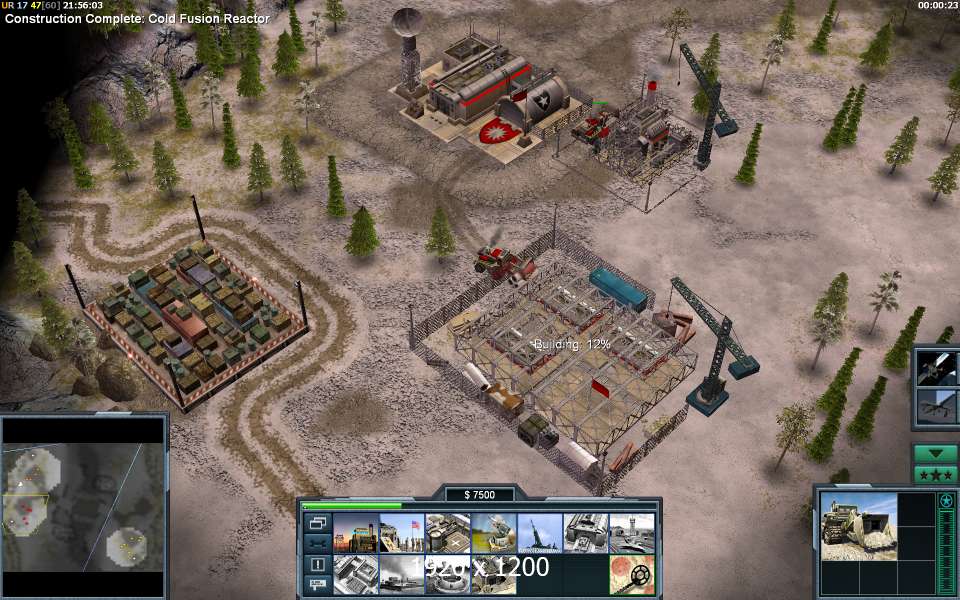
Task: Select the Patriot missile battery build icon
Action: pyautogui.click(x=493, y=533)
